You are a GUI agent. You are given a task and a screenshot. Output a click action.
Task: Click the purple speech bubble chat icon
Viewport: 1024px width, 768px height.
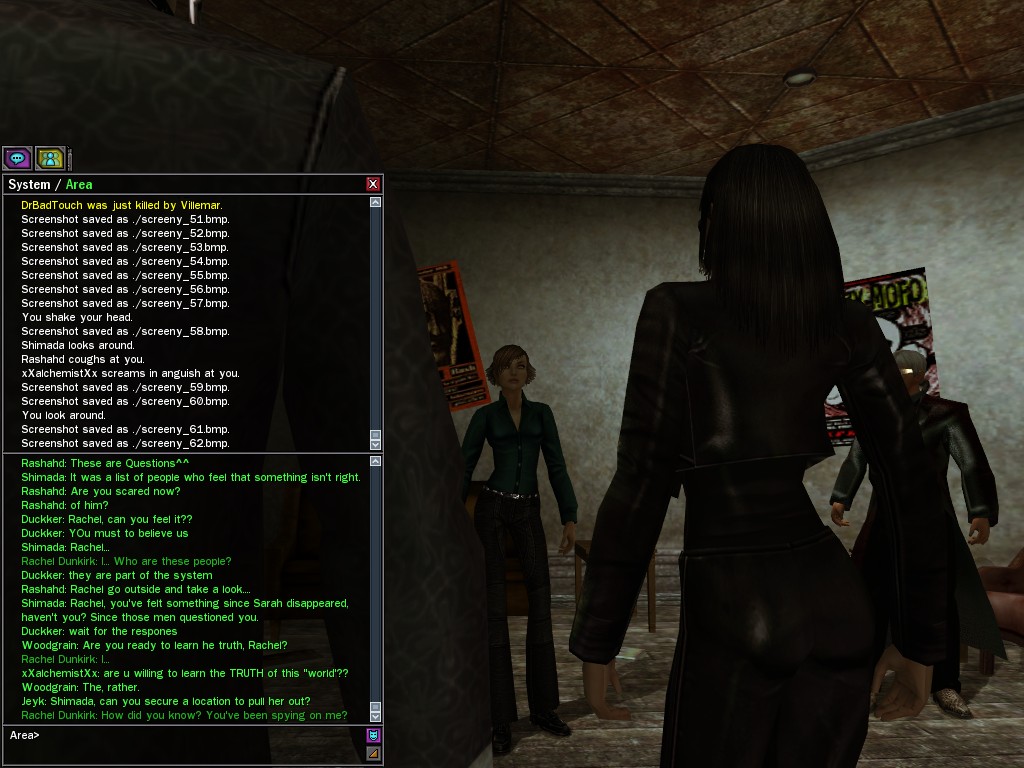pos(17,158)
